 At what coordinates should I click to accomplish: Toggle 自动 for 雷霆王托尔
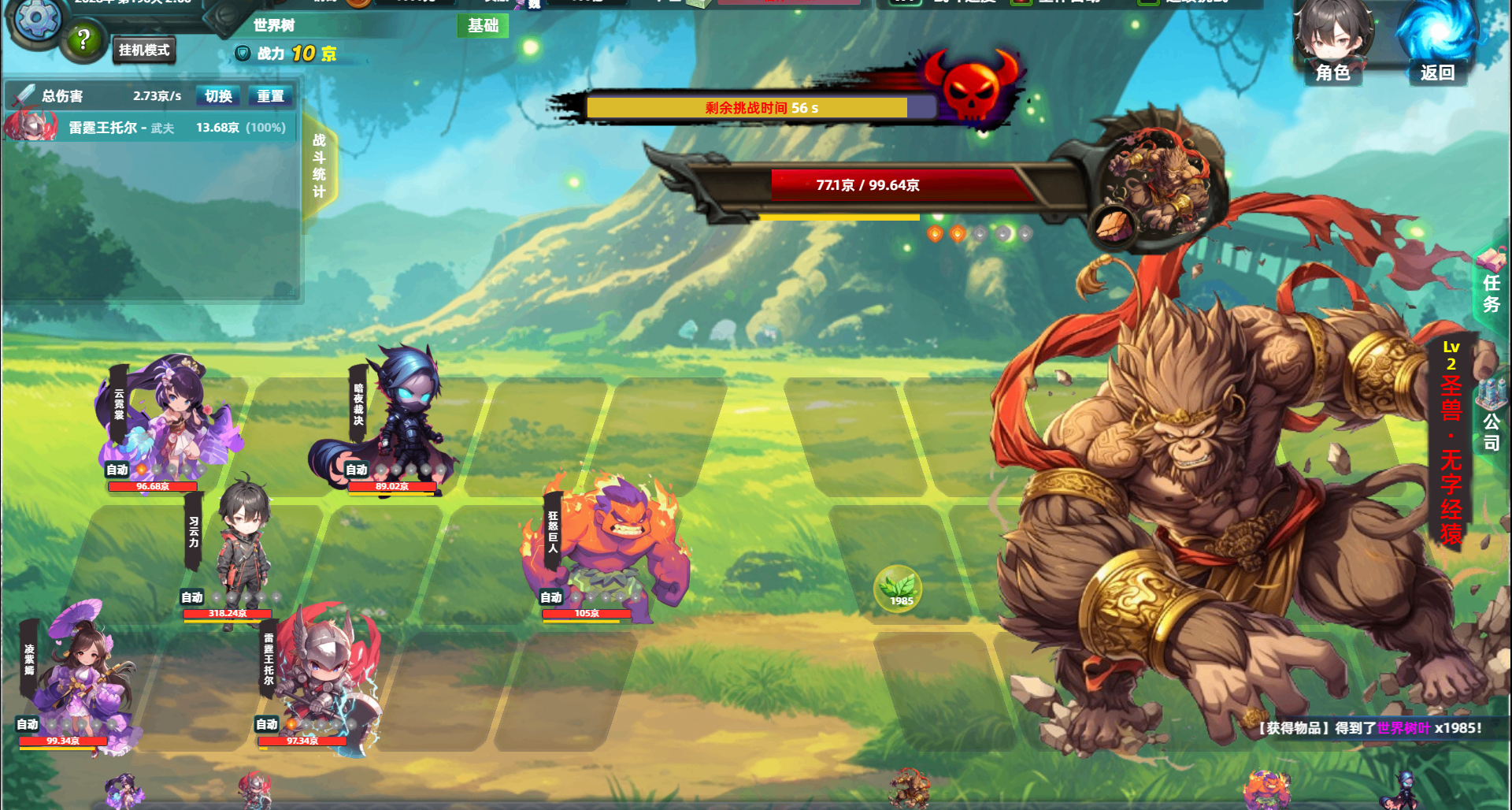(x=267, y=724)
